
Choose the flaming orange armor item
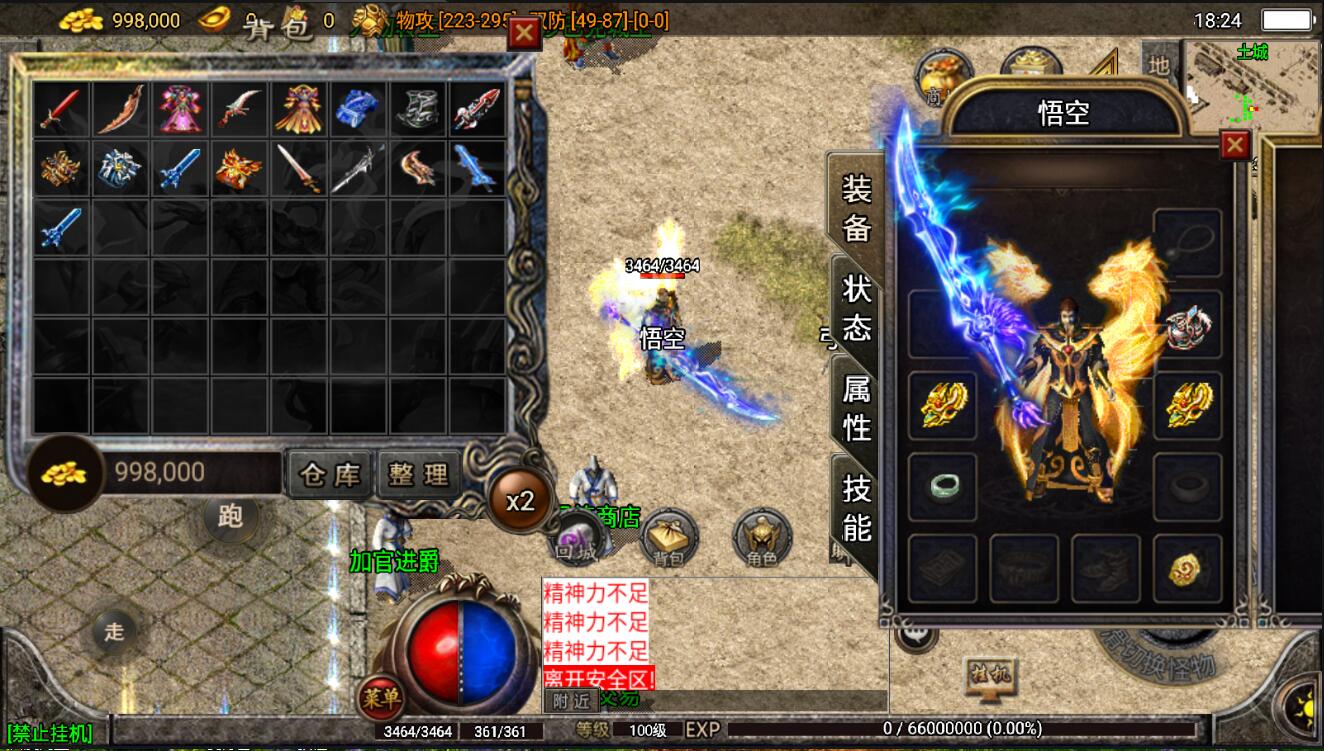(239, 168)
